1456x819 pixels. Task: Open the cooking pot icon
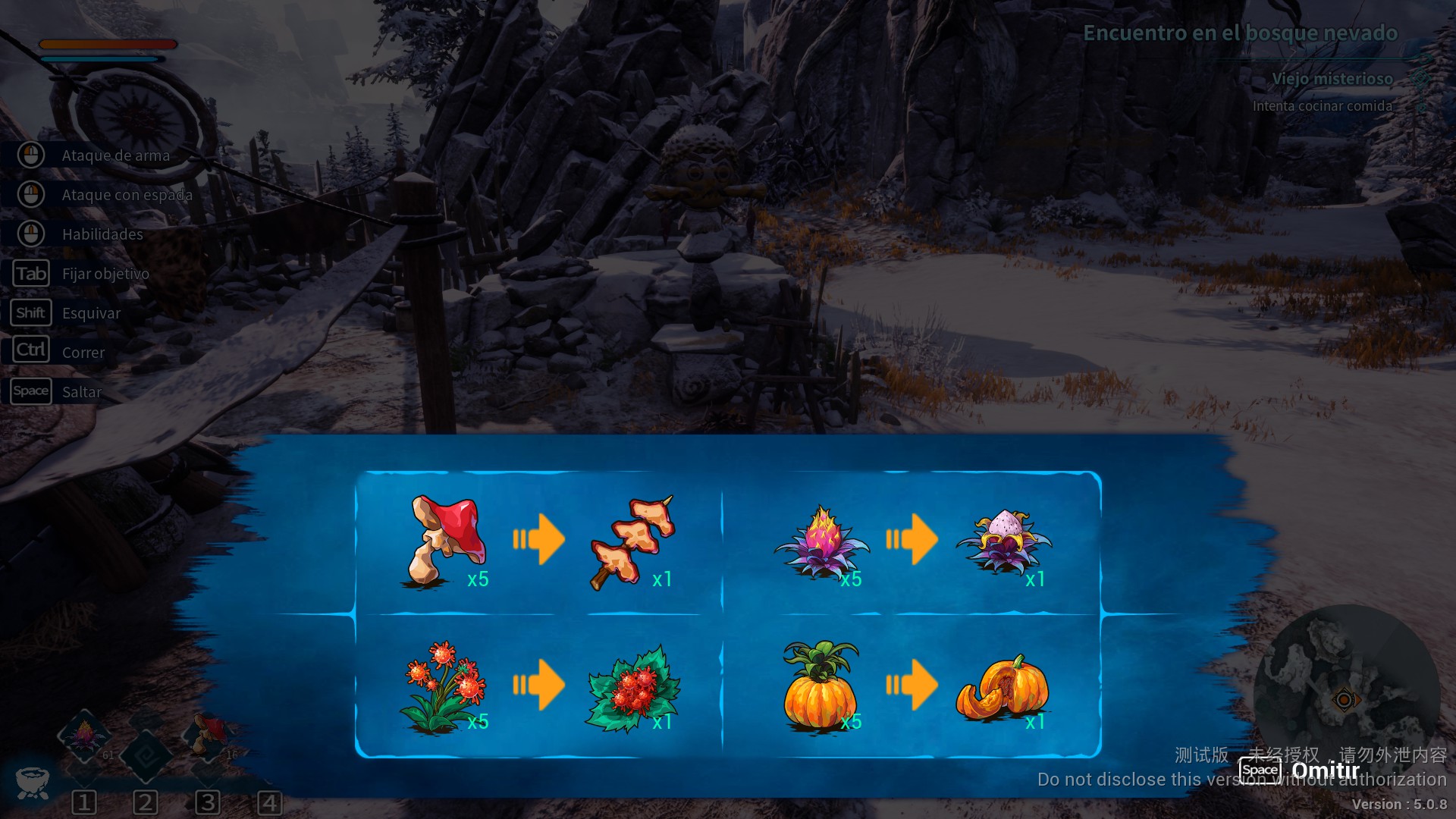32,781
